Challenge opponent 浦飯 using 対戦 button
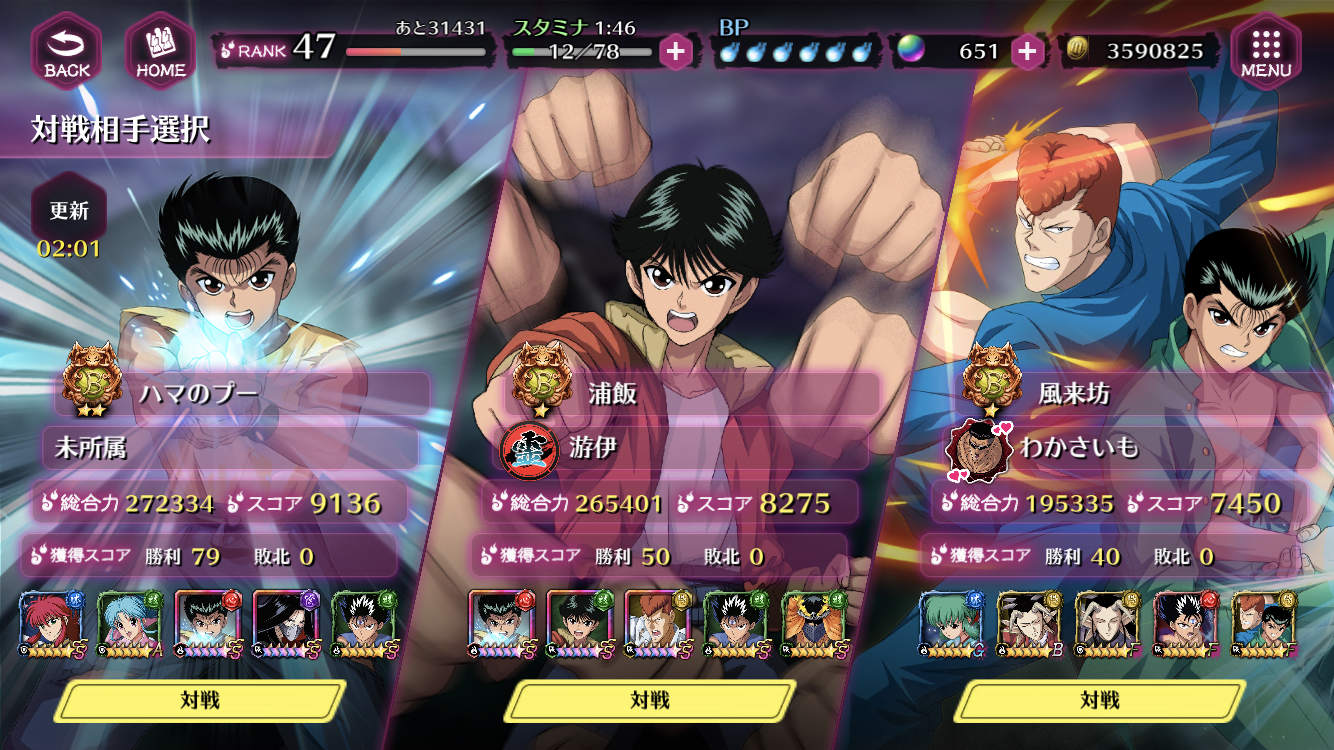 click(x=650, y=700)
